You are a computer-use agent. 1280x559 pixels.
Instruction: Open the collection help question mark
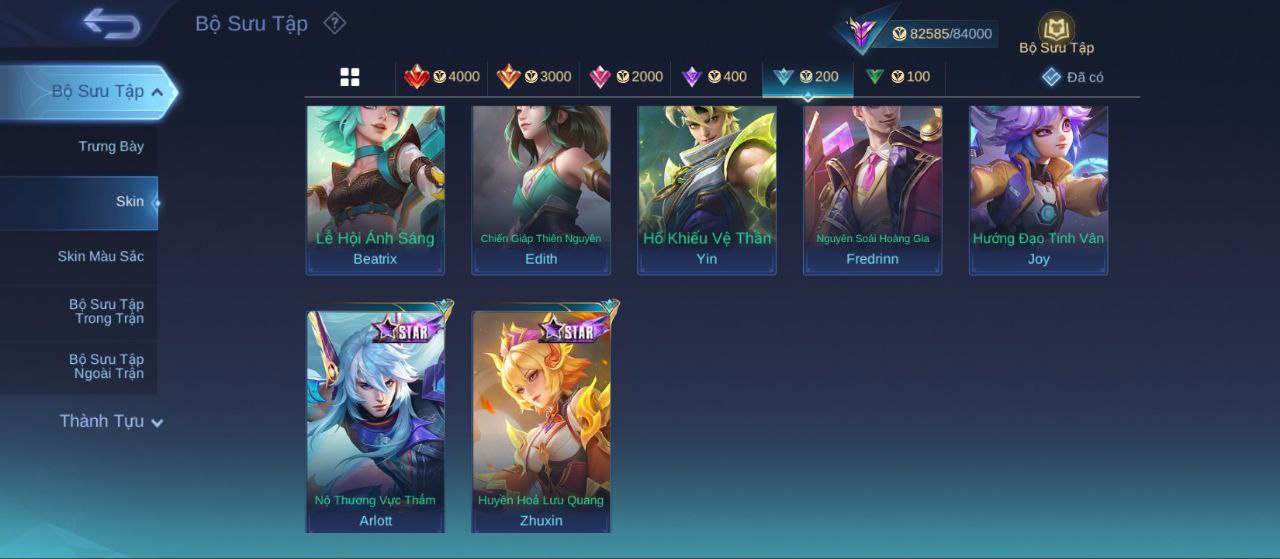335,23
